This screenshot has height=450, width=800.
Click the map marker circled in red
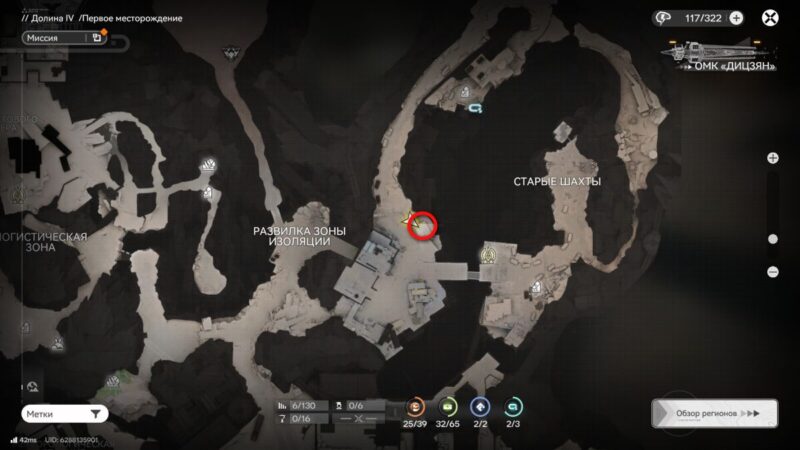pos(423,228)
